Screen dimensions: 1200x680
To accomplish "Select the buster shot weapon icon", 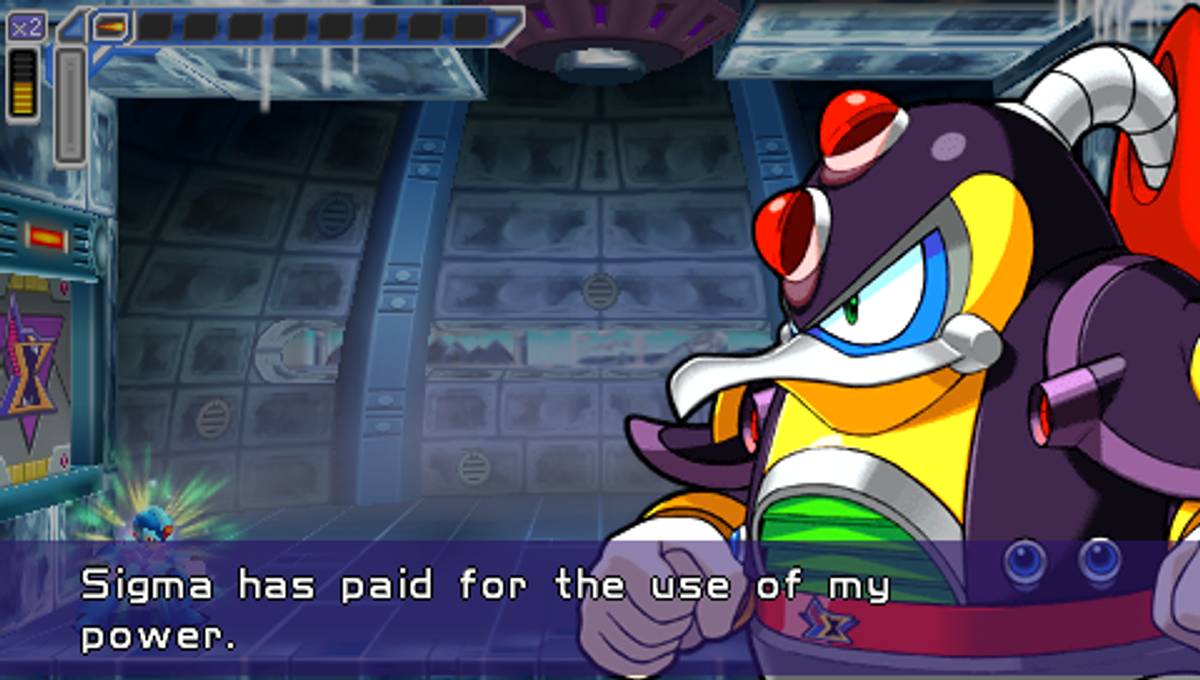I will coord(111,26).
